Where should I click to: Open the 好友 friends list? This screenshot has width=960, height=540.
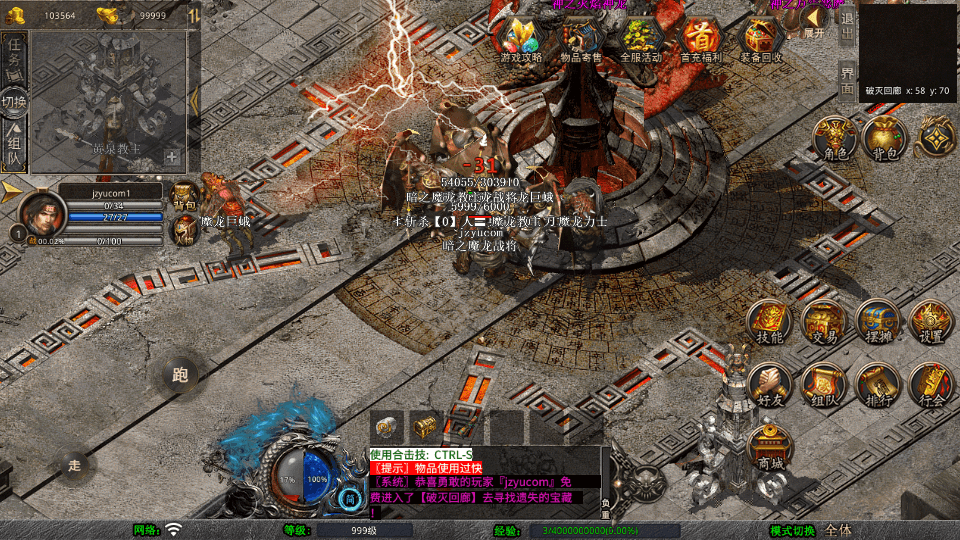(769, 384)
